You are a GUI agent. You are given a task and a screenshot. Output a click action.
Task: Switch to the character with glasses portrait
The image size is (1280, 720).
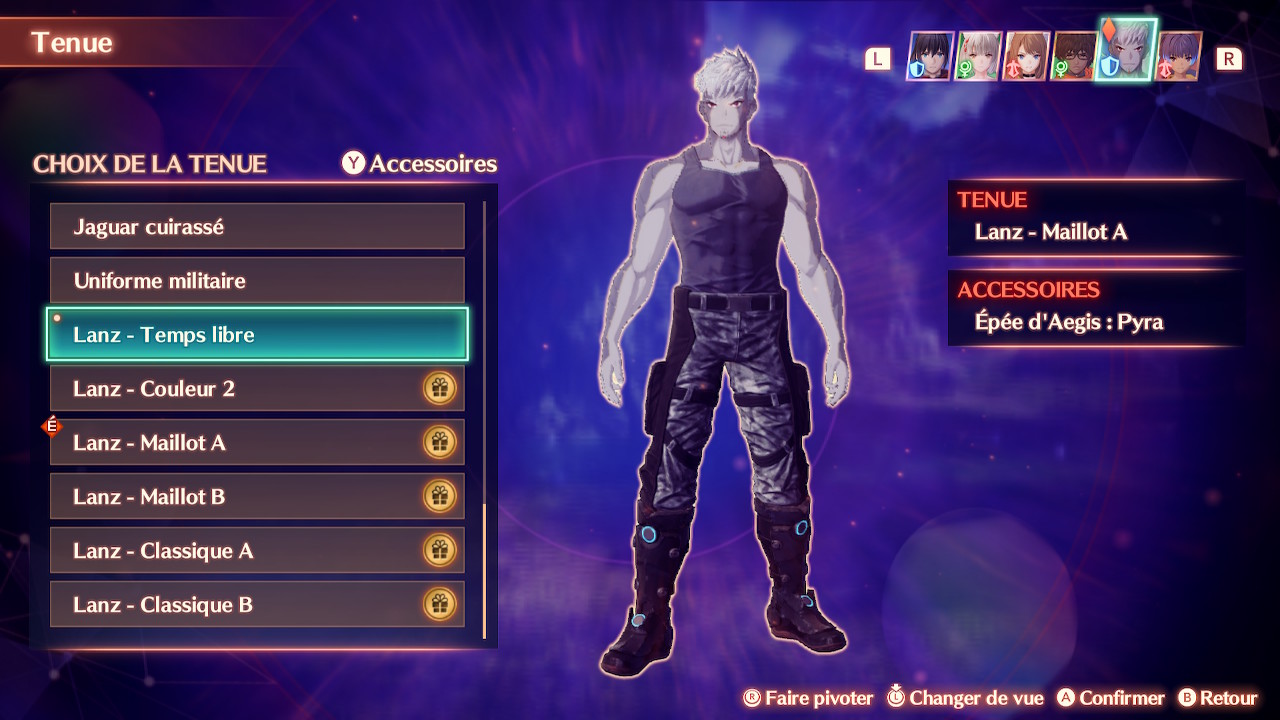click(x=1075, y=57)
